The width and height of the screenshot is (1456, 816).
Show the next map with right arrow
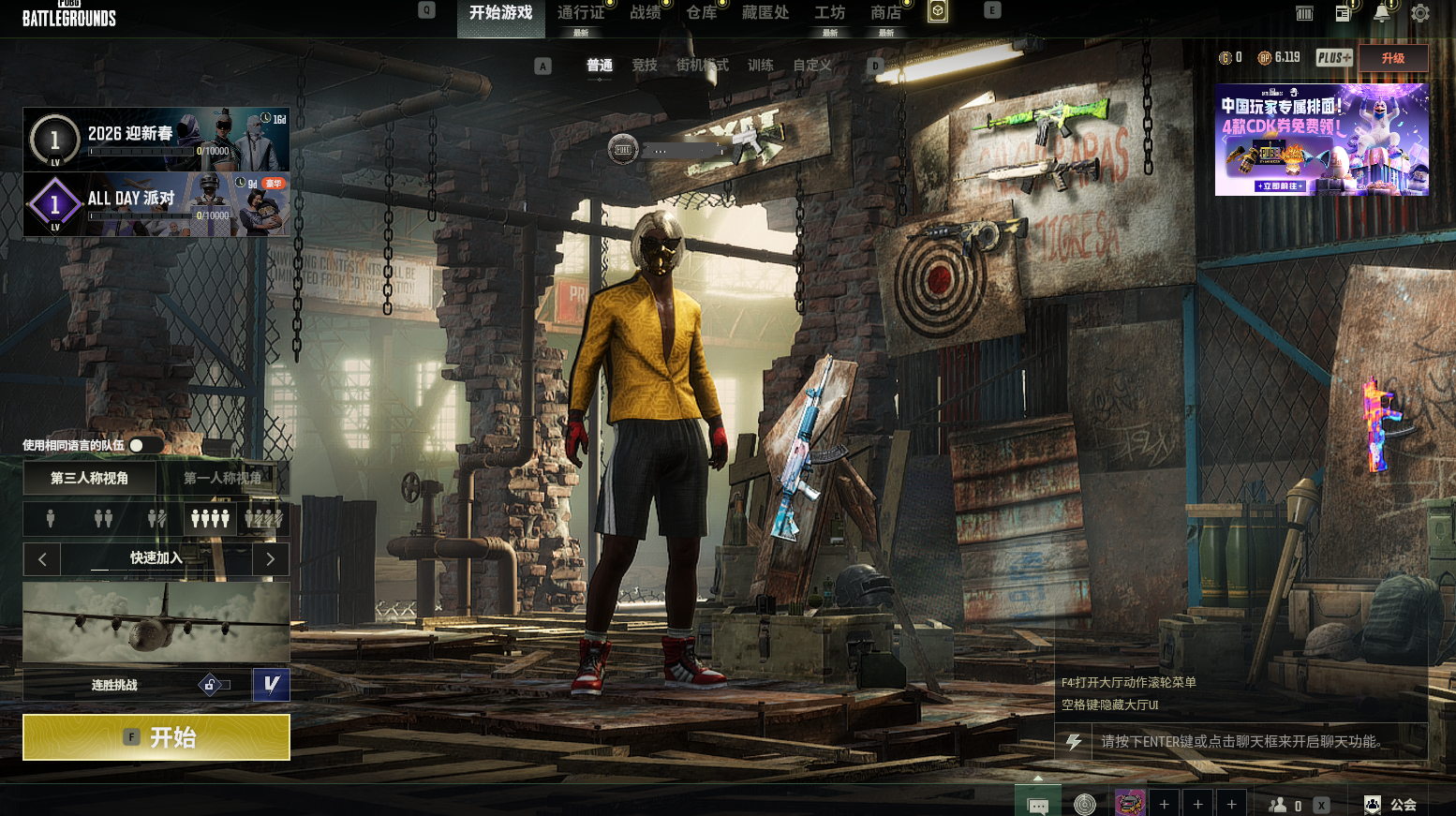click(271, 559)
